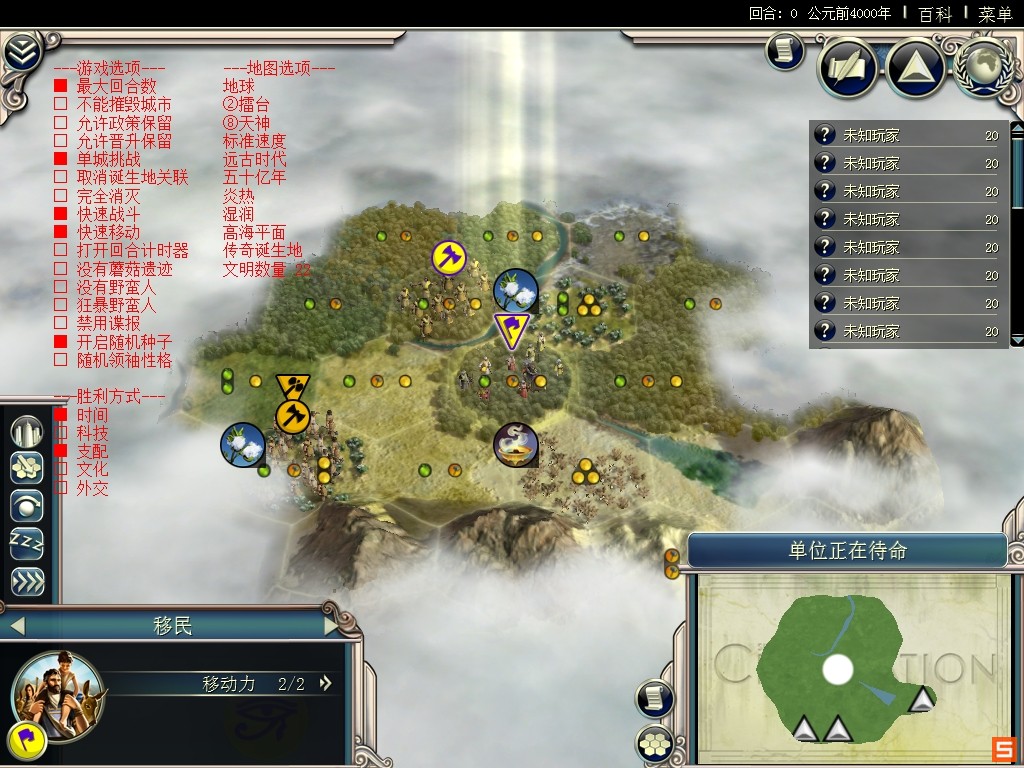Cycle to next unit with right arrow

coord(333,627)
